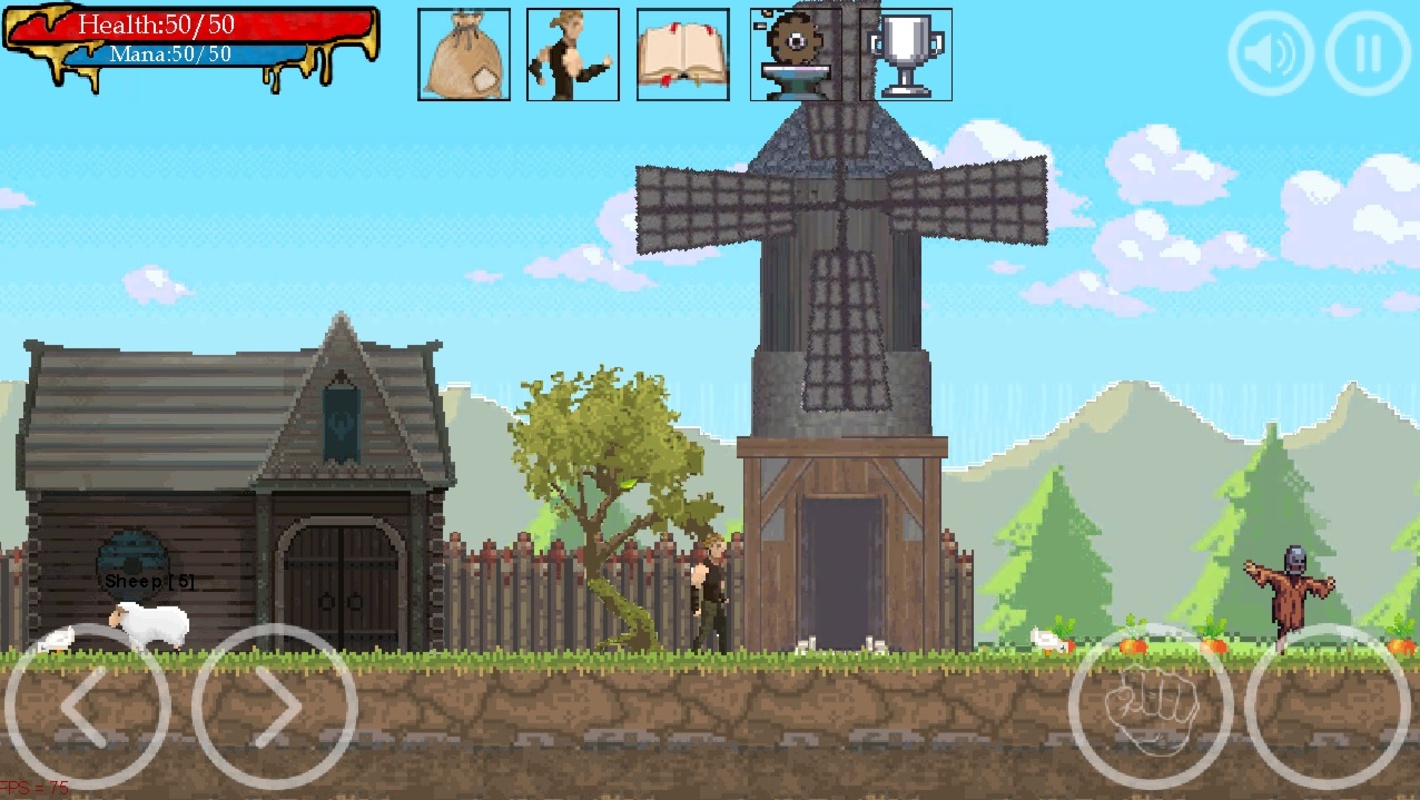Attack with the fist button
This screenshot has height=800, width=1420.
(1151, 707)
